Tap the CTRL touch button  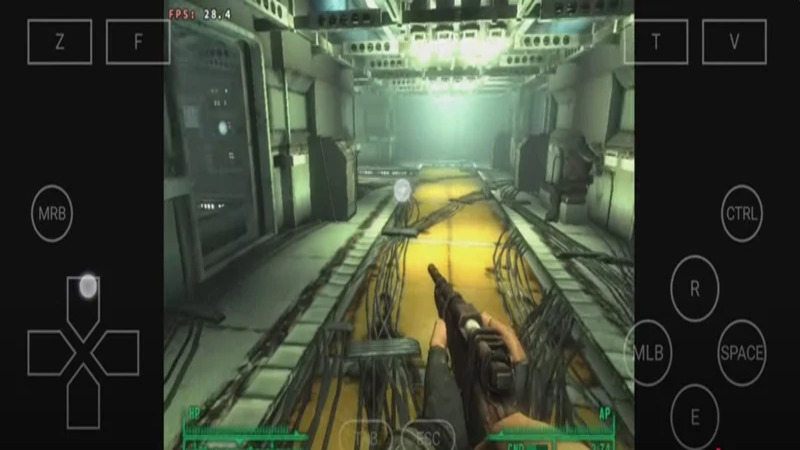coord(742,214)
